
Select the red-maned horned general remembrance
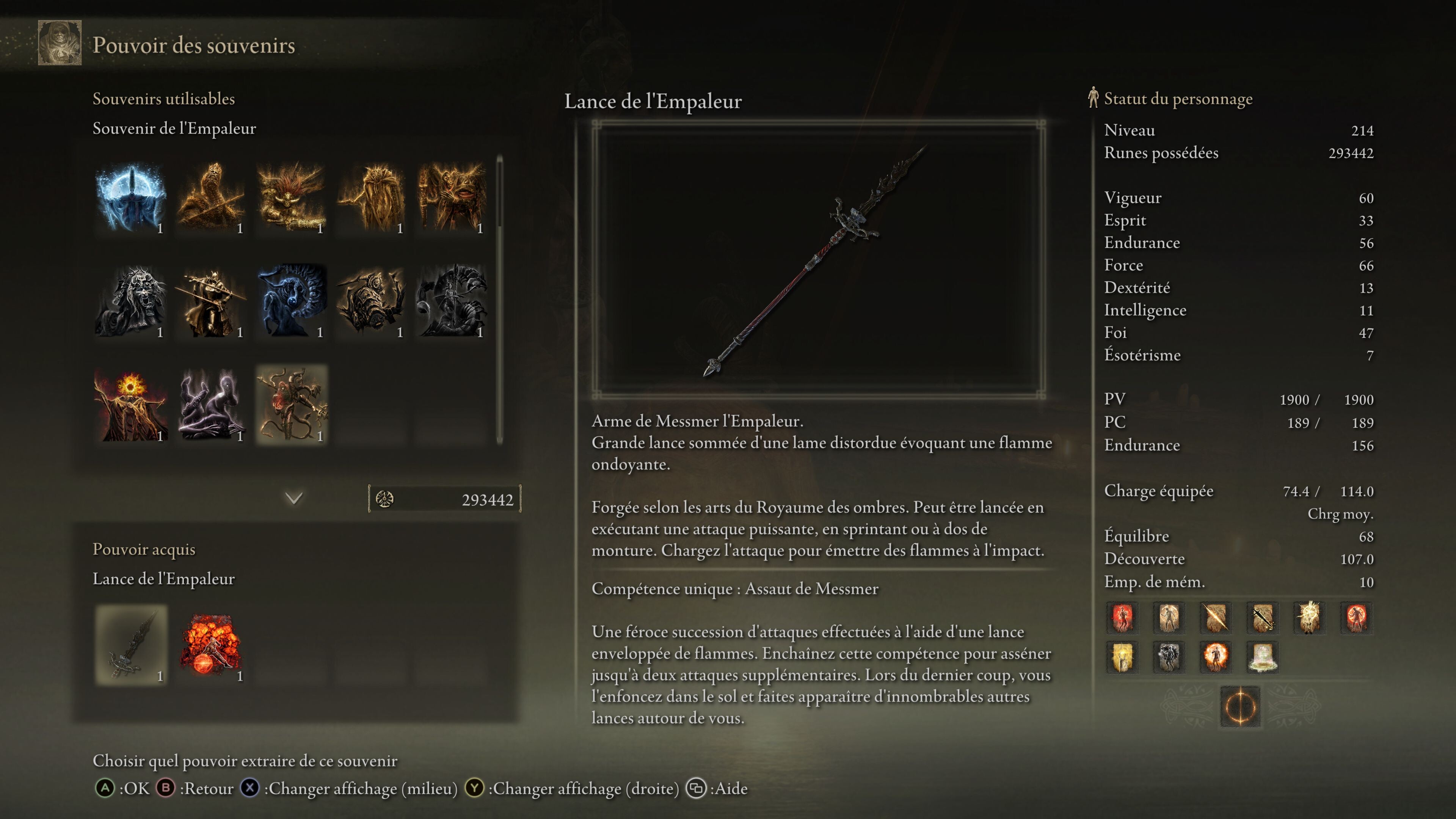[291, 198]
